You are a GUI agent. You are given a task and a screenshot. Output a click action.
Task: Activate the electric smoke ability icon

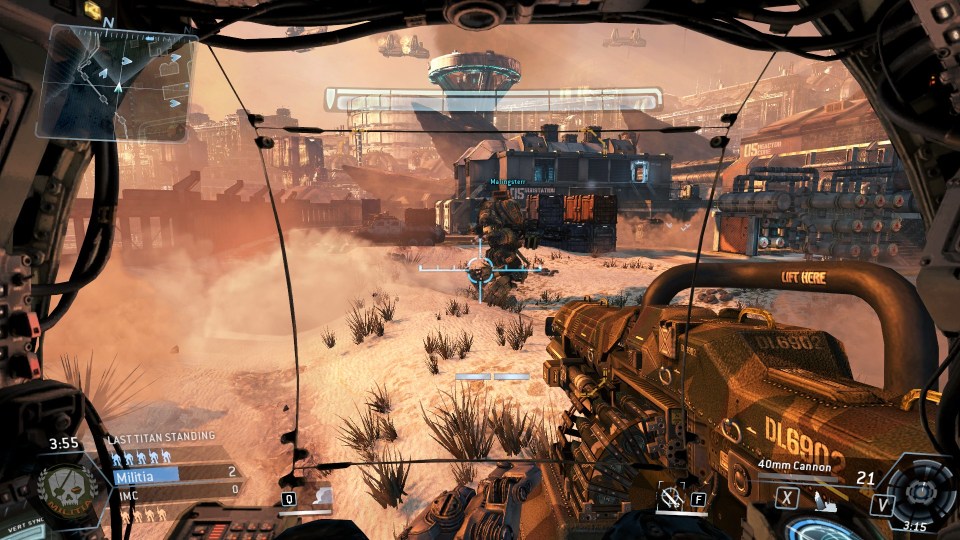point(321,495)
